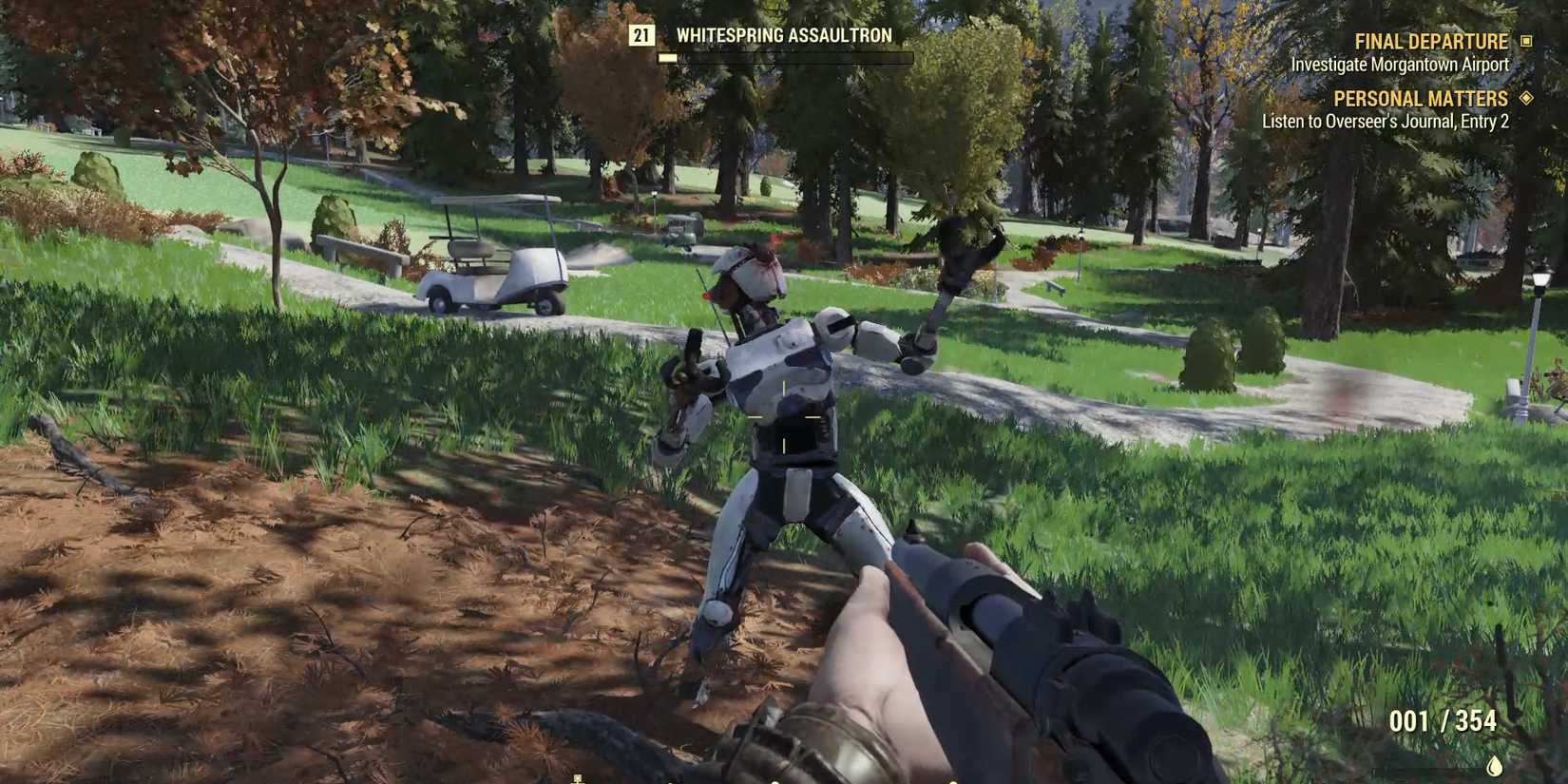Click the white enemy dot on the compass strip
Screen dimensions: 1568x784
pos(774,781)
